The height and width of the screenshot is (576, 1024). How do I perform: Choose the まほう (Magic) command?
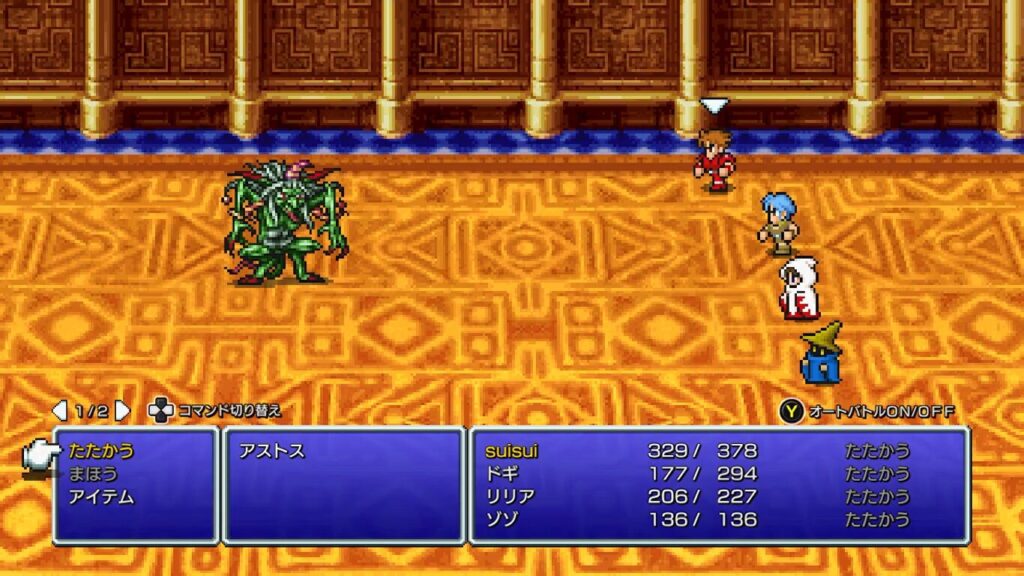(93, 474)
